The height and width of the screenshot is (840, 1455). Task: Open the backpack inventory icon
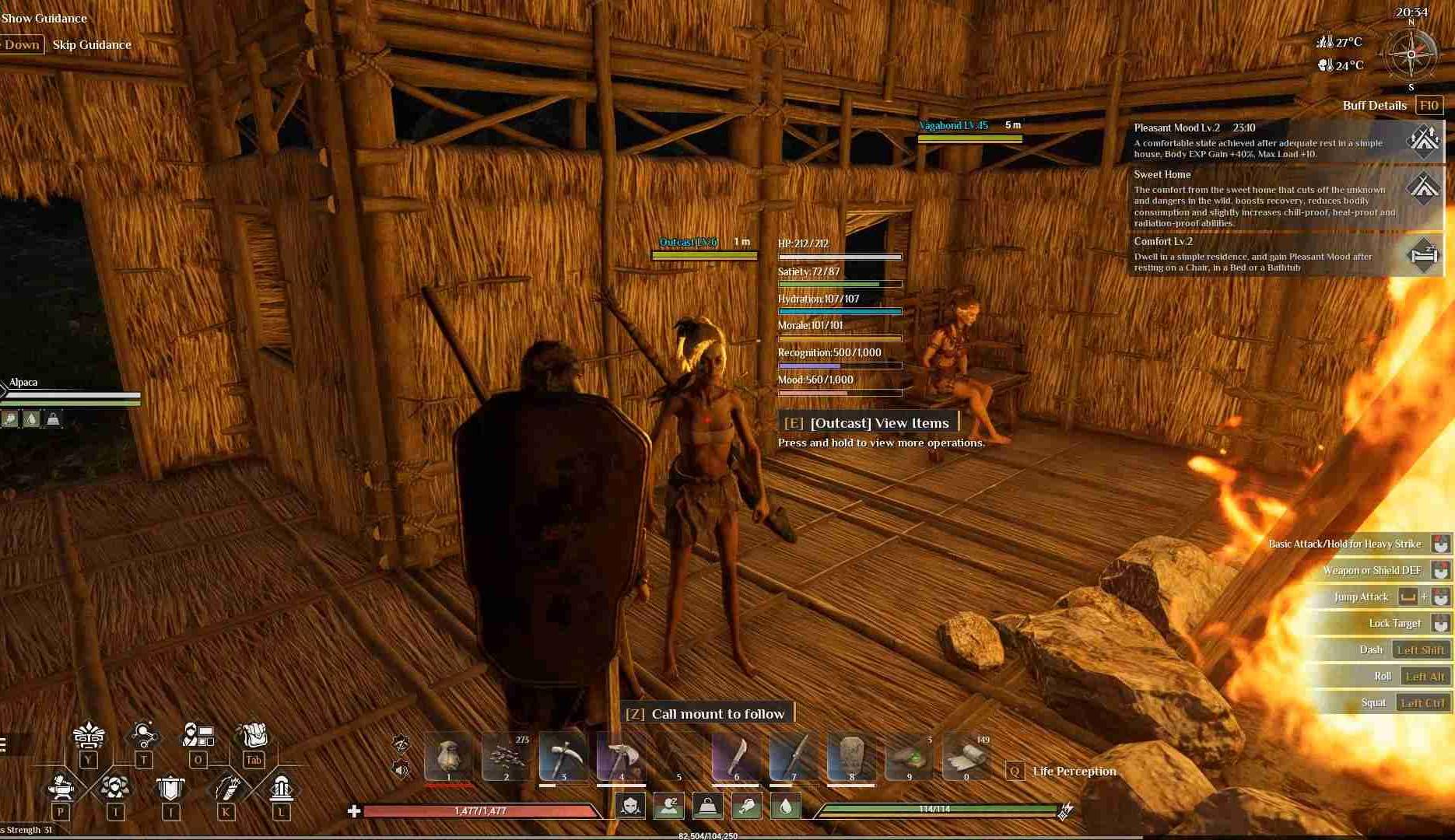[x=253, y=736]
